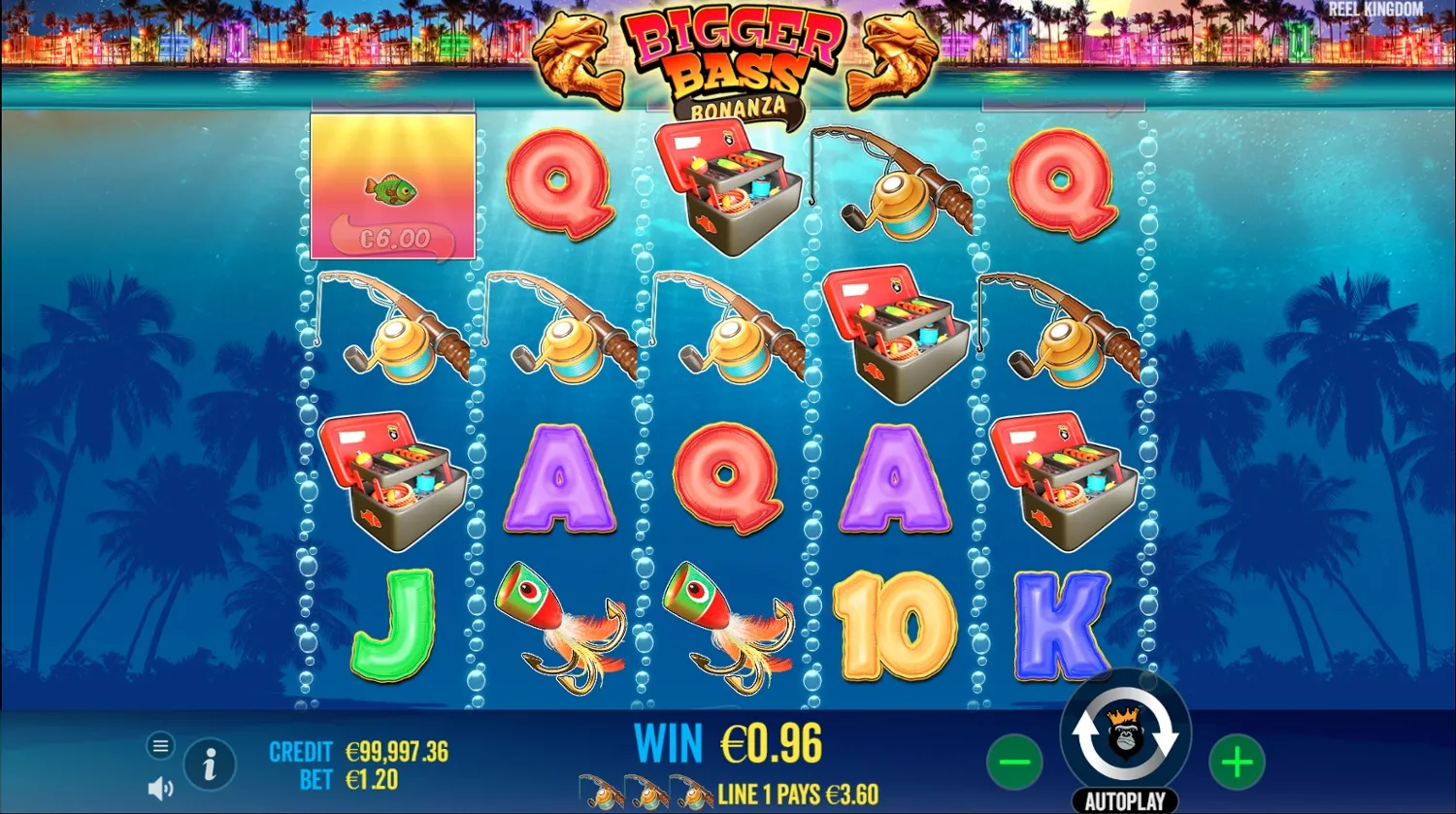Decrease the bet with the minus button

click(x=1015, y=761)
